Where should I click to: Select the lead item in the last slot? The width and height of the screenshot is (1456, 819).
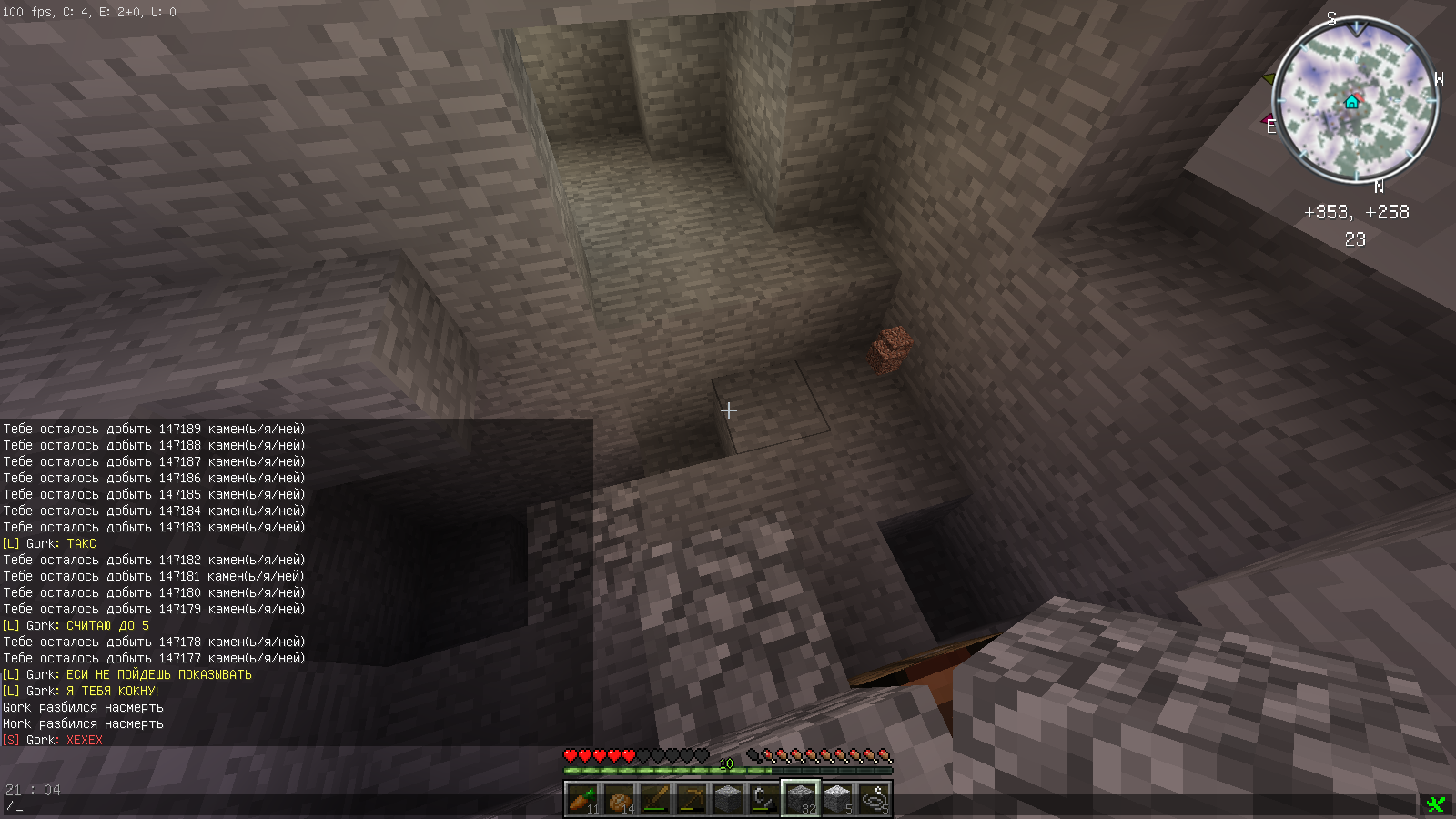click(874, 799)
